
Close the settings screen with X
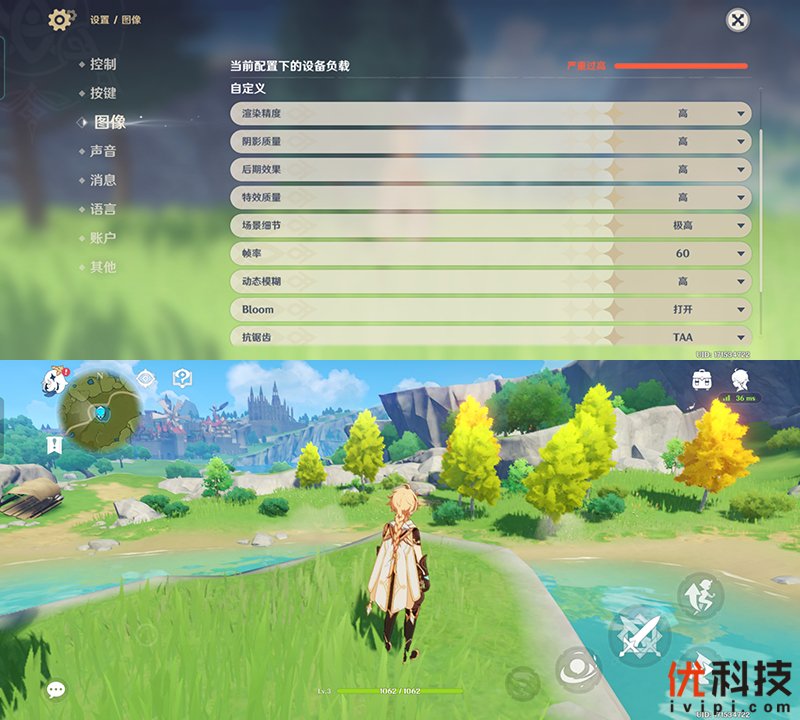tap(737, 20)
